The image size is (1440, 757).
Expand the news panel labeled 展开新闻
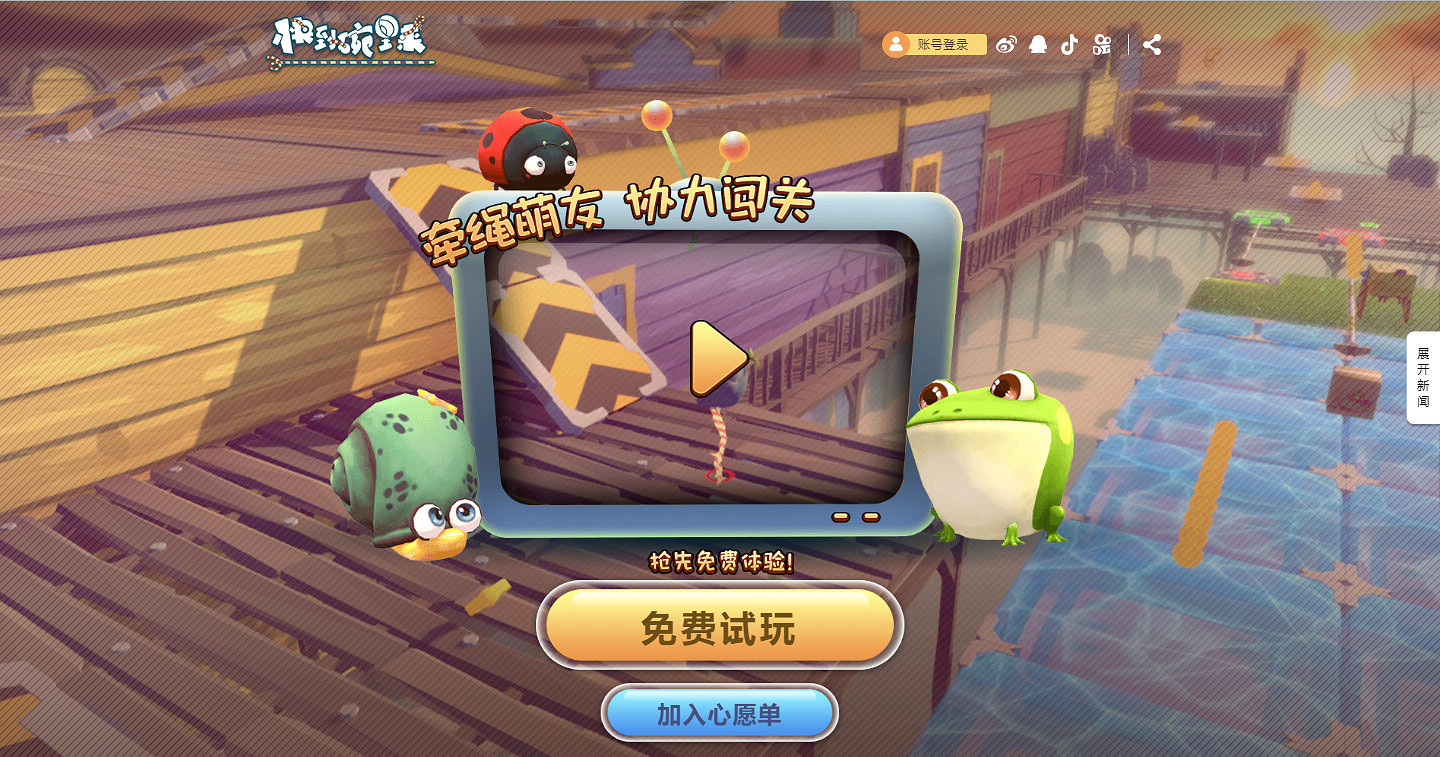(1424, 380)
